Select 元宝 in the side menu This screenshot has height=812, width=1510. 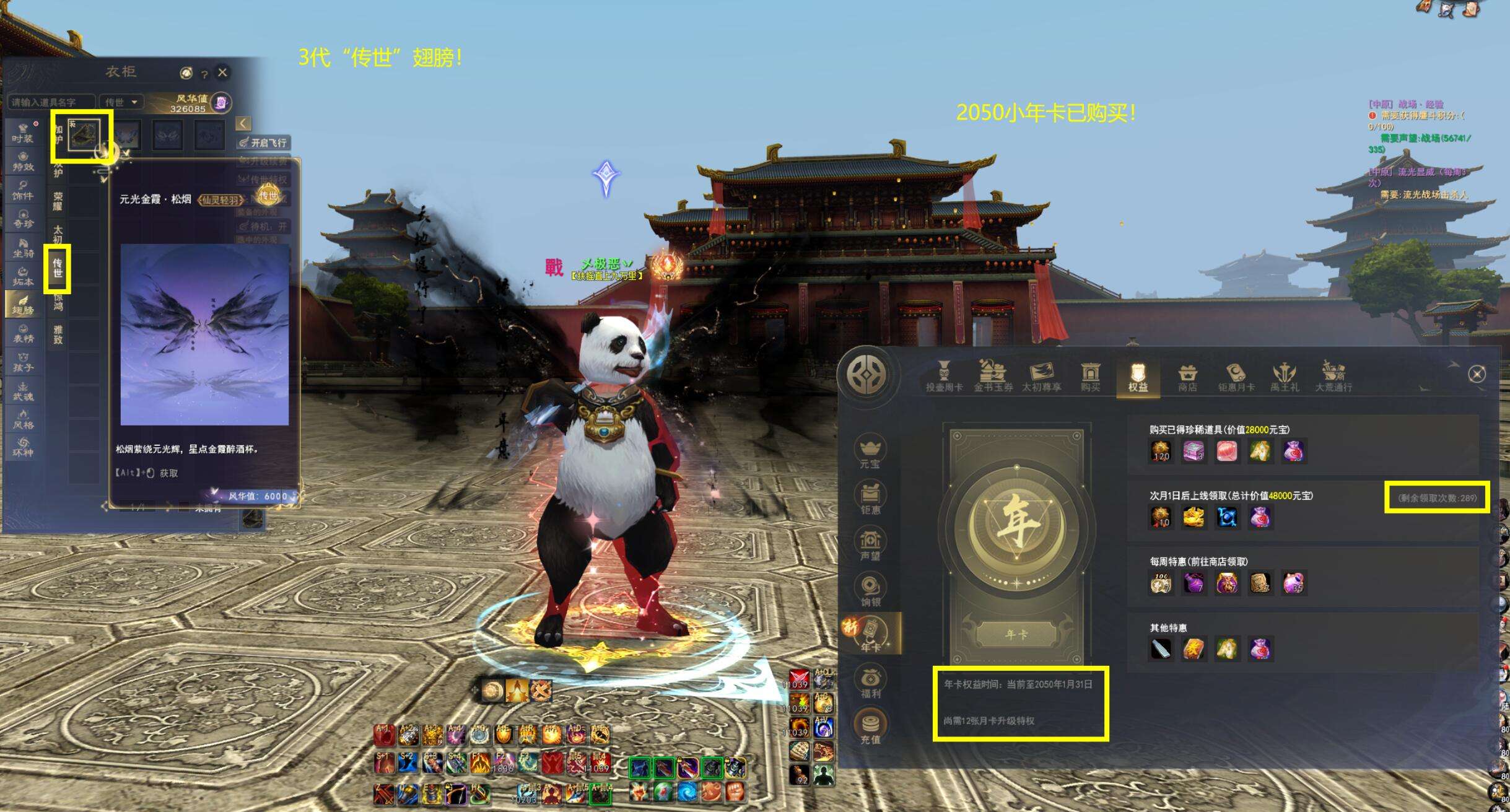pyautogui.click(x=870, y=452)
